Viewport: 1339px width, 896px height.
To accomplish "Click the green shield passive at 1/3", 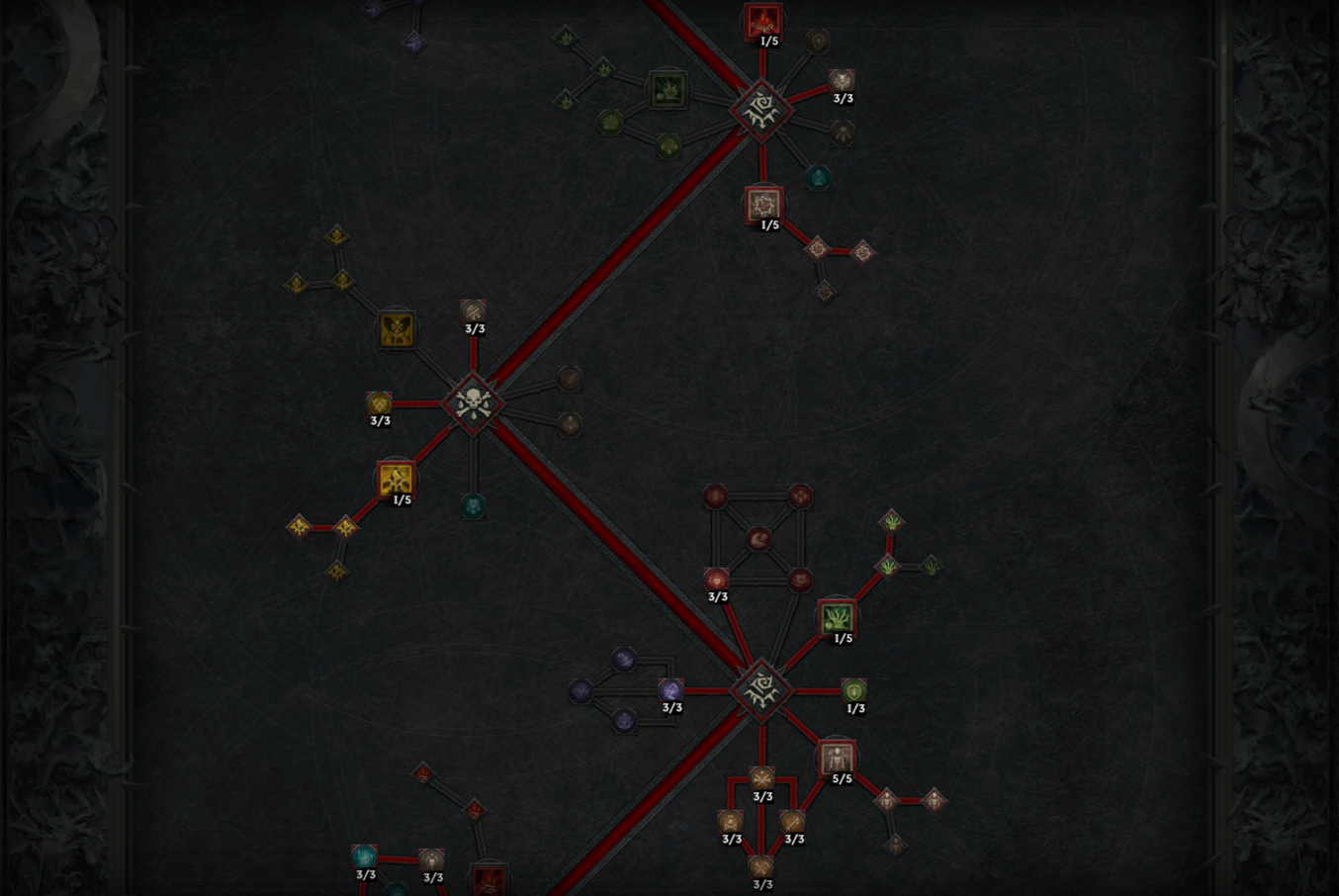I will 853,690.
